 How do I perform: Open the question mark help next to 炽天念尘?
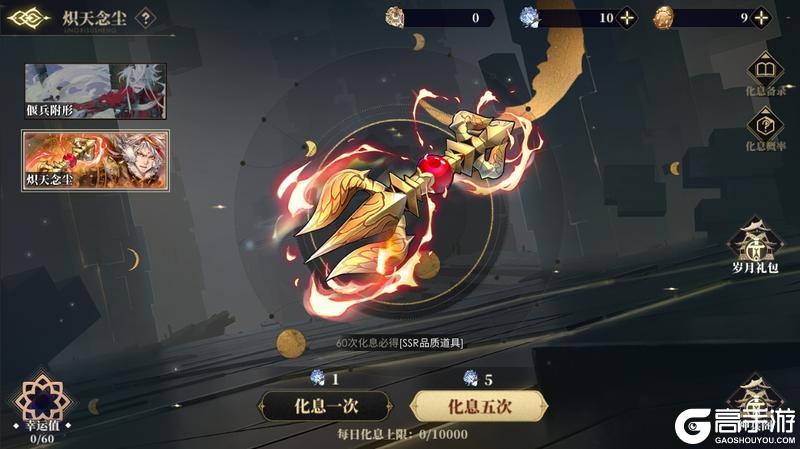pos(146,17)
